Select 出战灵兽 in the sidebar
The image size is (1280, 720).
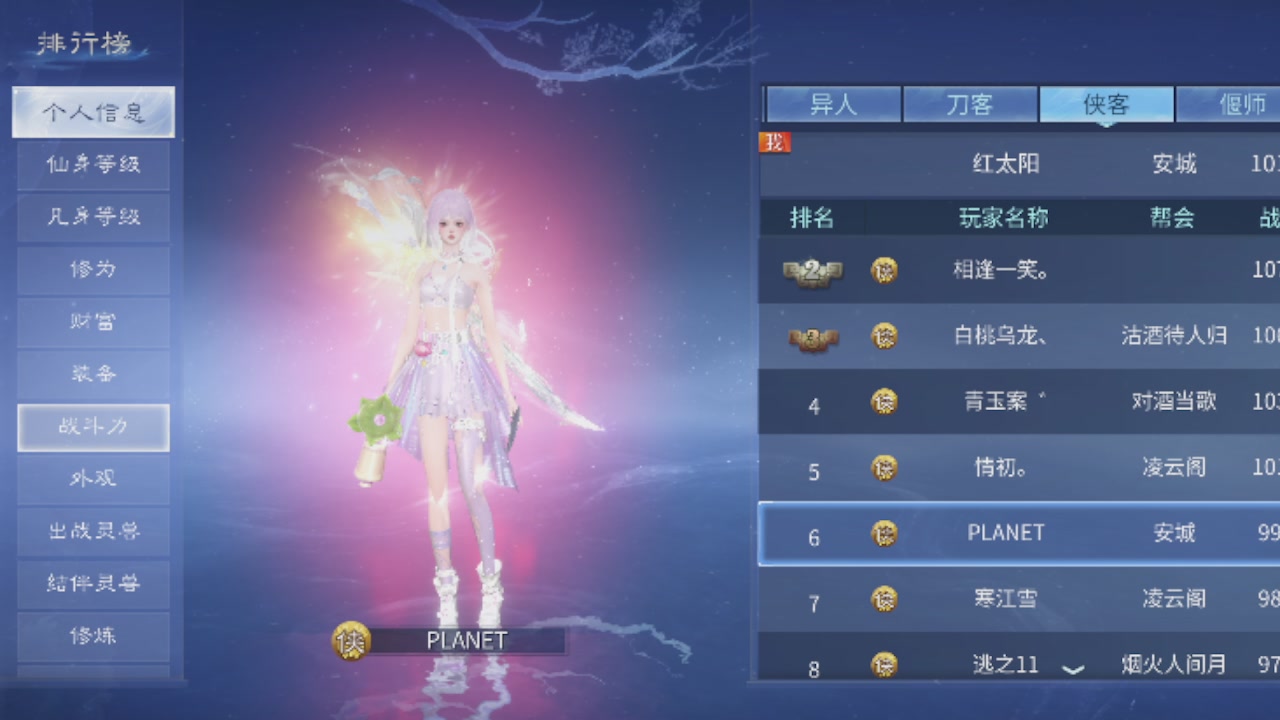point(93,531)
